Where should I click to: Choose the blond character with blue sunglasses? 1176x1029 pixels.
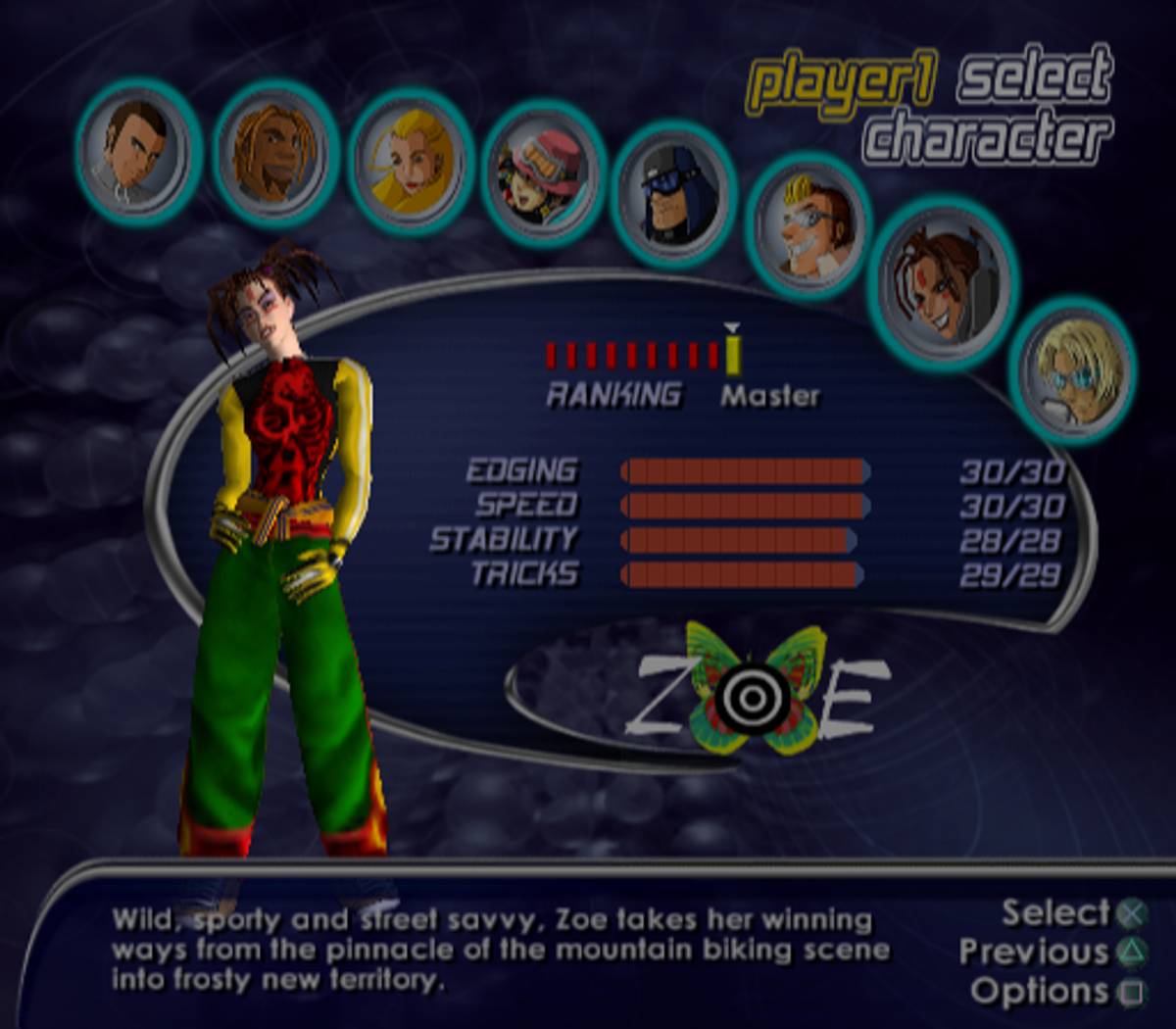pos(1073,370)
